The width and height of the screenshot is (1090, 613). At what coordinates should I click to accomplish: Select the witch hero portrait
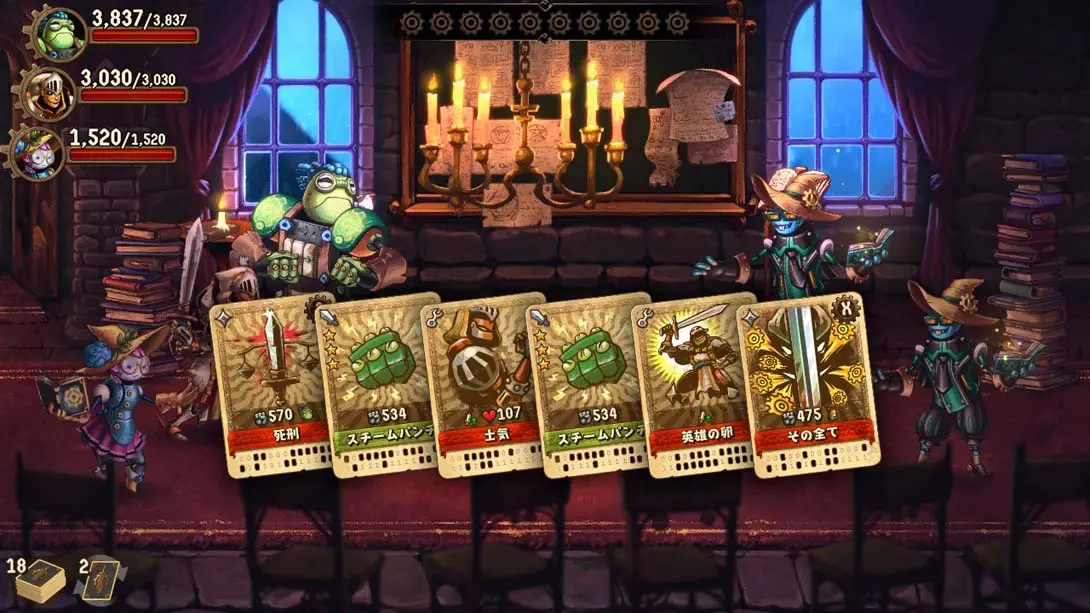pyautogui.click(x=36, y=153)
